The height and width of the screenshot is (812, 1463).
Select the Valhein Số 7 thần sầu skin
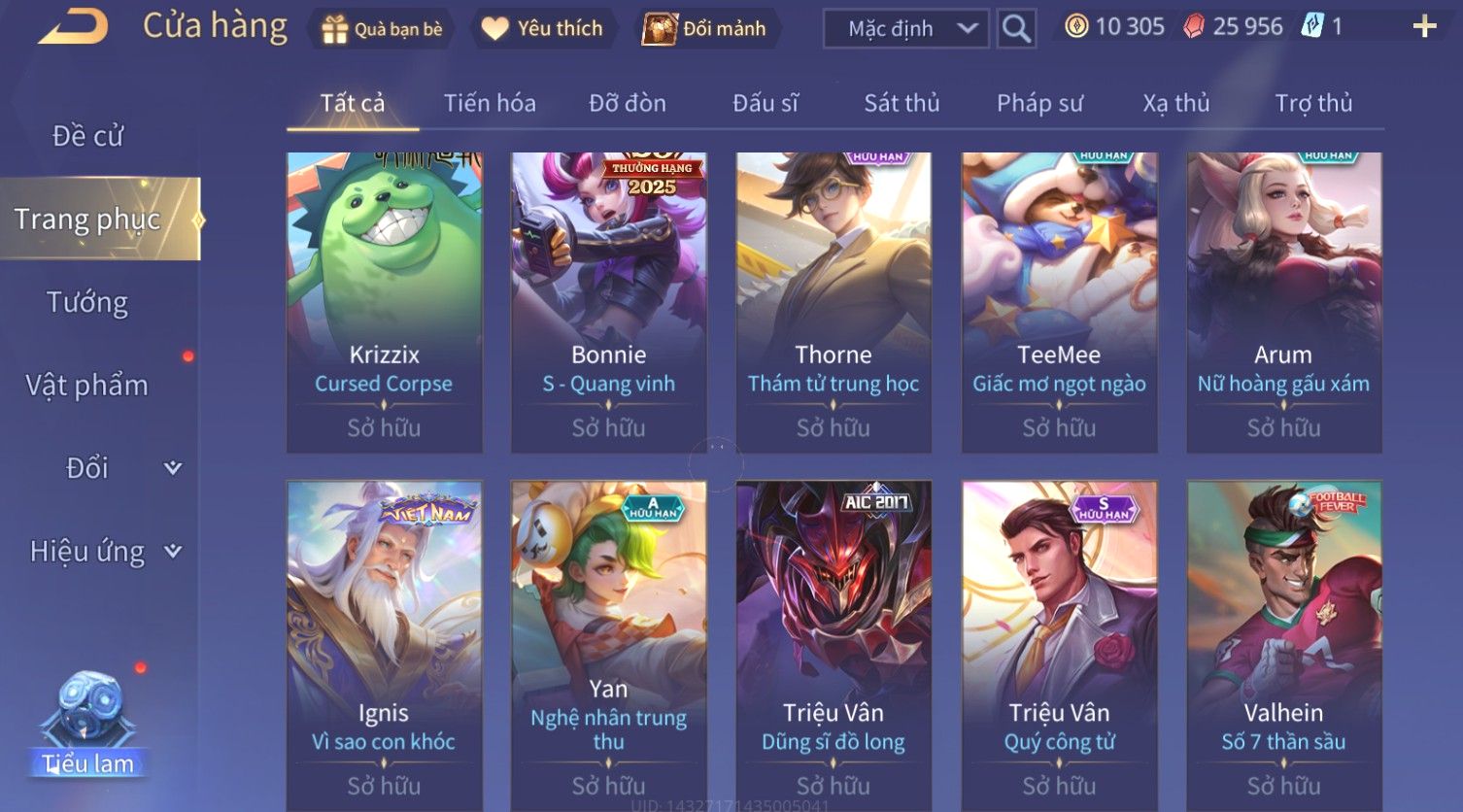[1283, 641]
